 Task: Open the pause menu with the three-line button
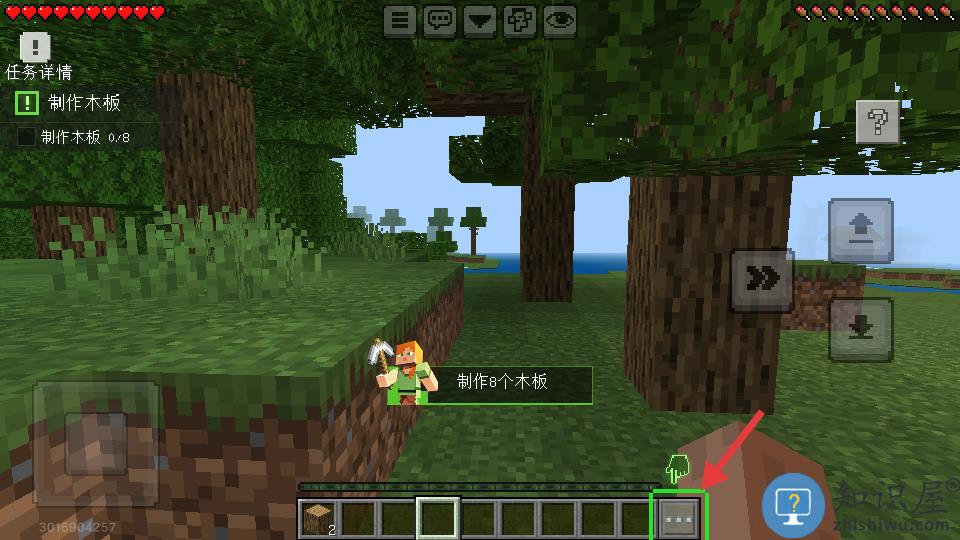(400, 20)
